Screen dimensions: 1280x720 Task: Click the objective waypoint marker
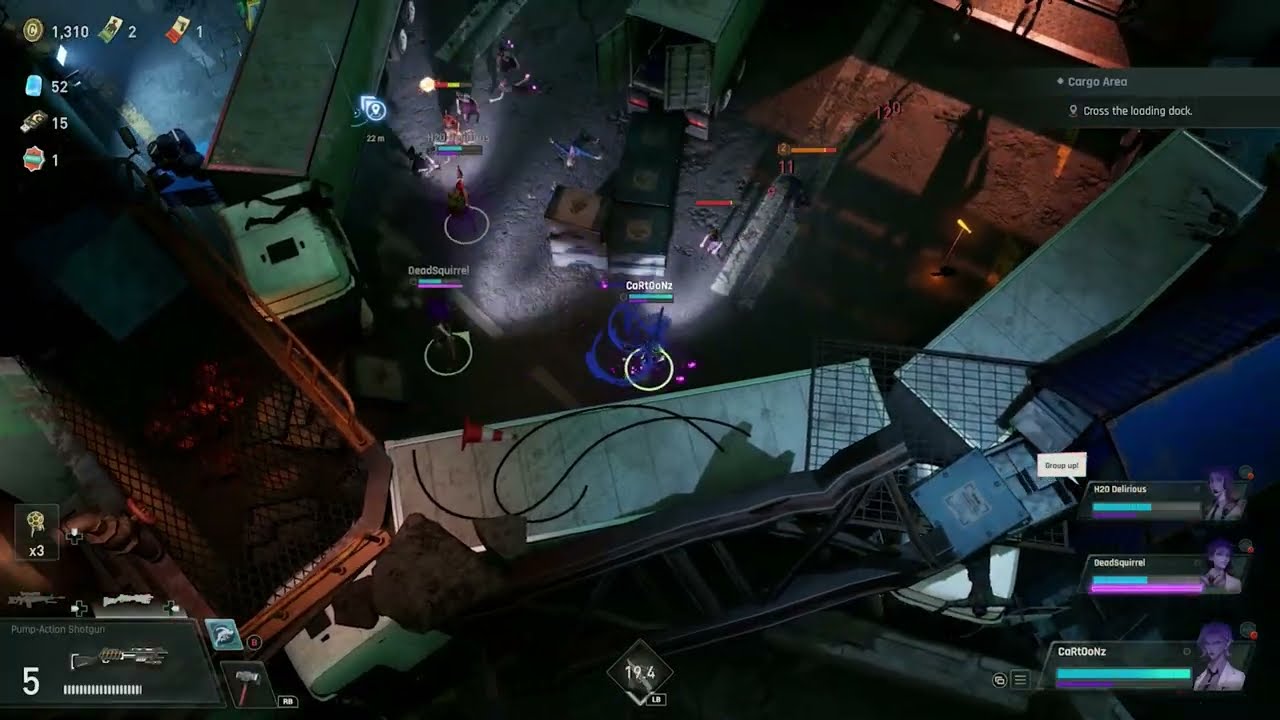(x=373, y=110)
